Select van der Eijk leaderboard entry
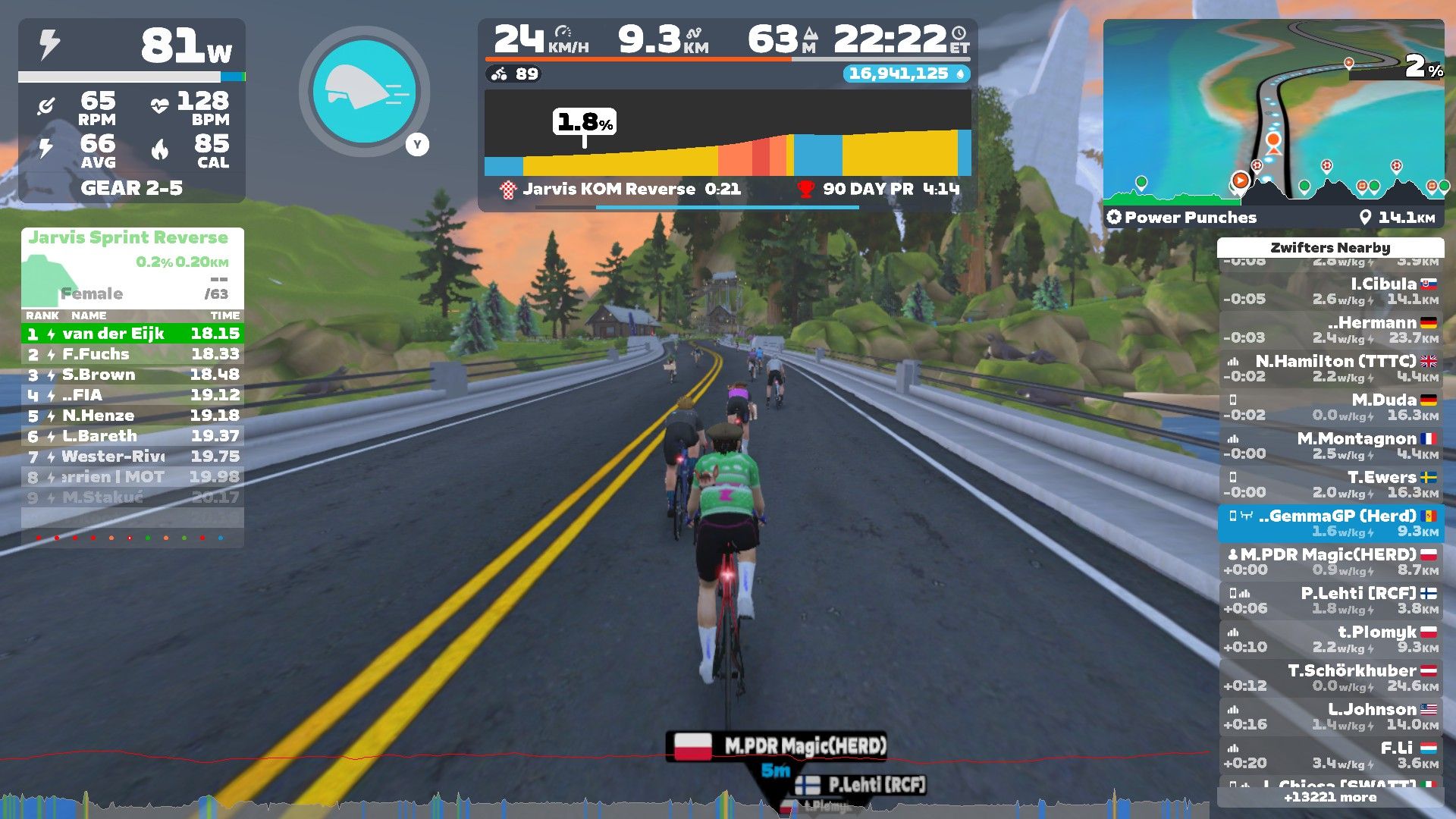Screen dimensions: 1456x819 (x=133, y=334)
